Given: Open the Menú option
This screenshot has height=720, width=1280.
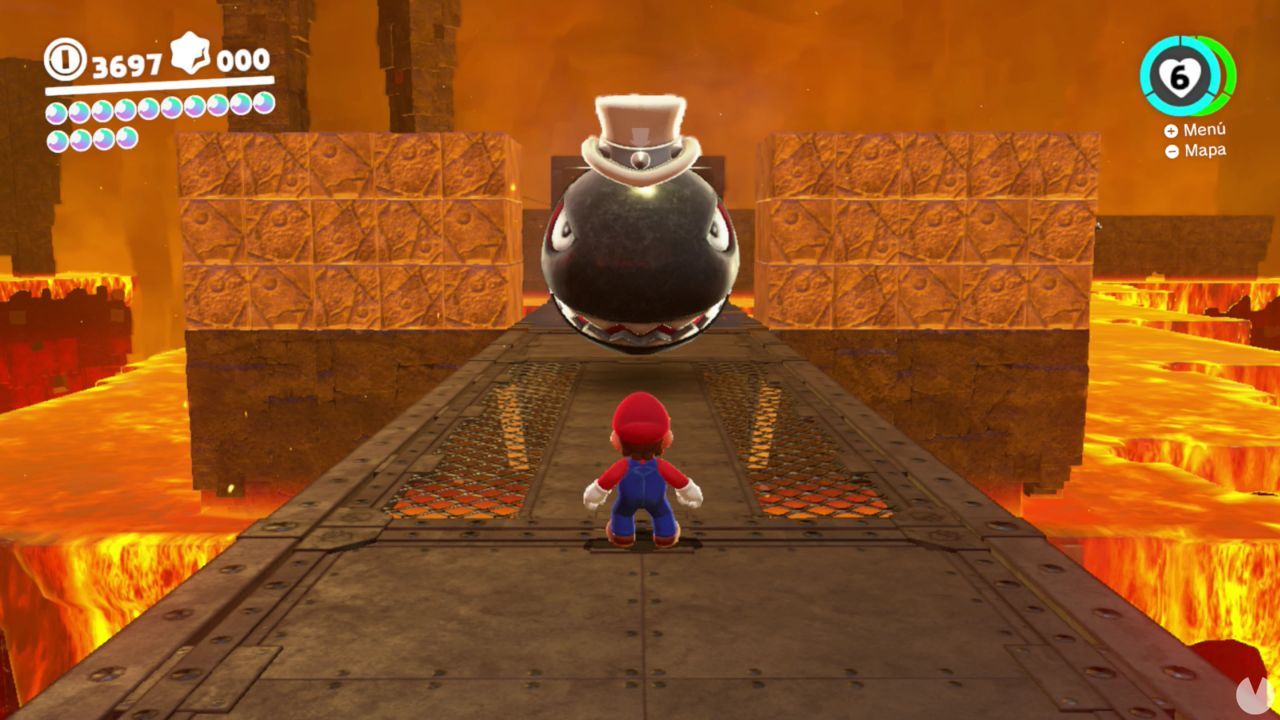Looking at the screenshot, I should pos(1205,130).
